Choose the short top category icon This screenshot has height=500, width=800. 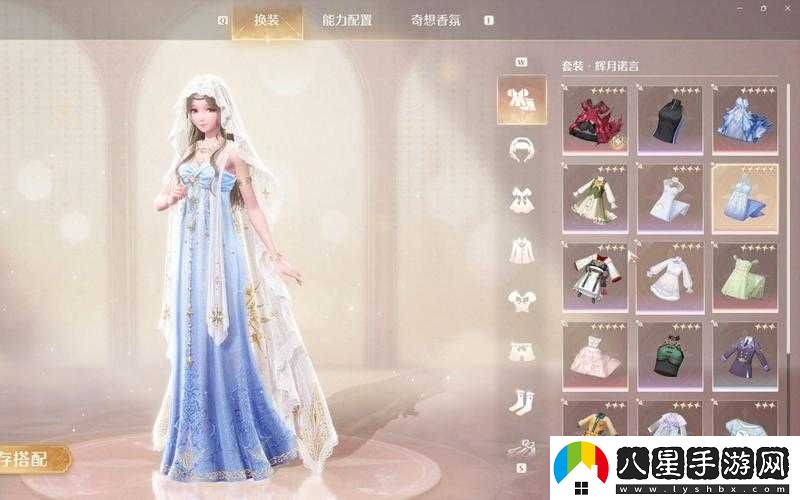521,299
